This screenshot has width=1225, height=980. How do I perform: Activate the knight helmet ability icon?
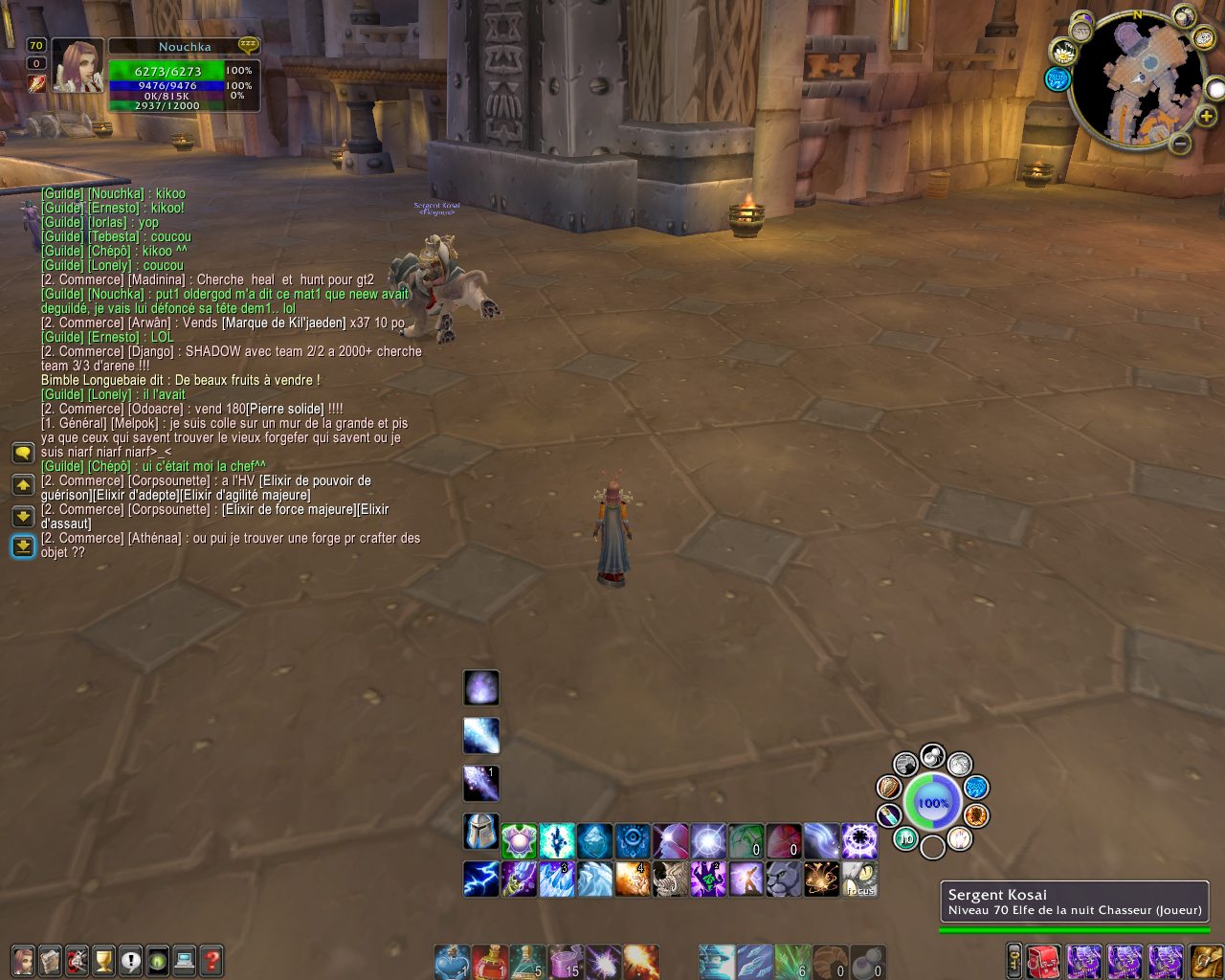point(480,832)
